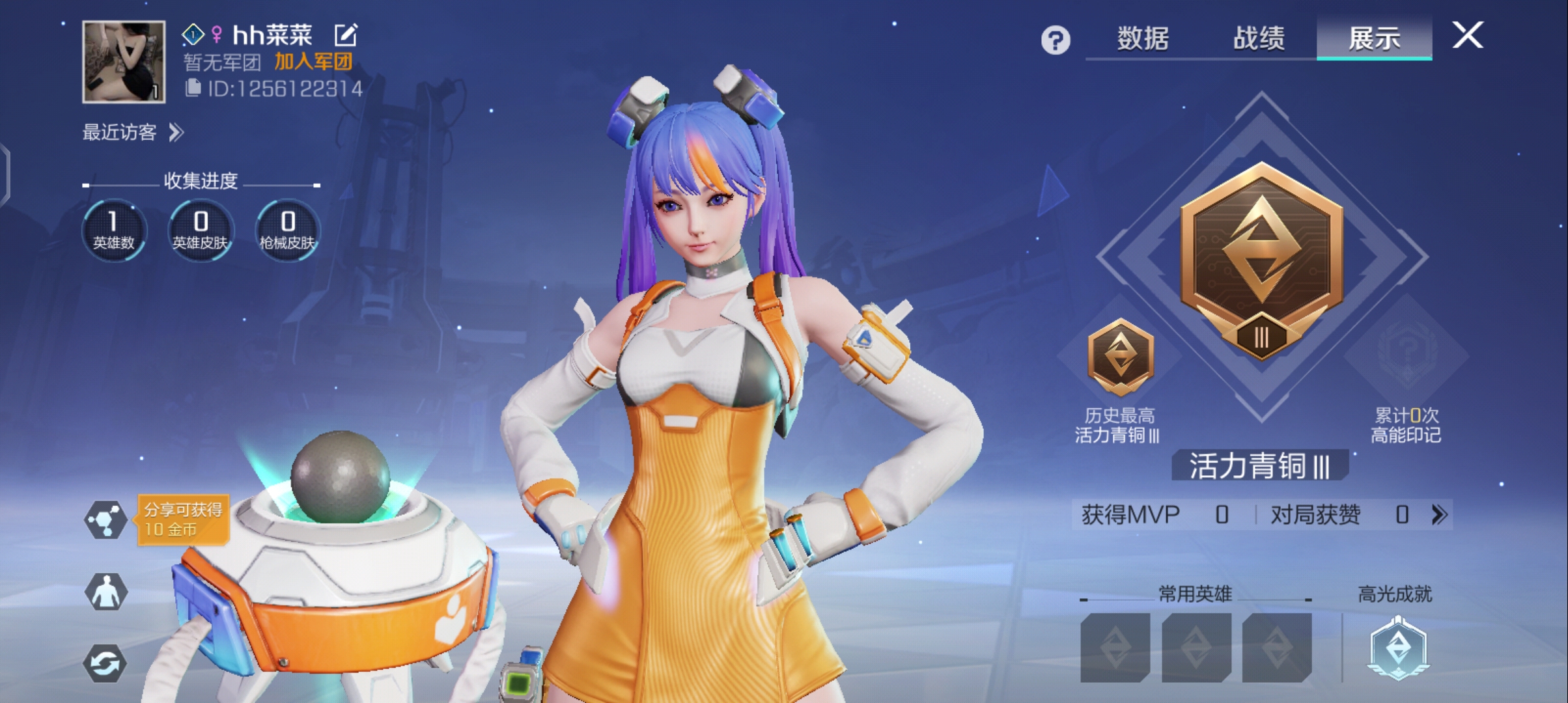
Task: Switch to the 数据 tab
Action: [x=1143, y=38]
